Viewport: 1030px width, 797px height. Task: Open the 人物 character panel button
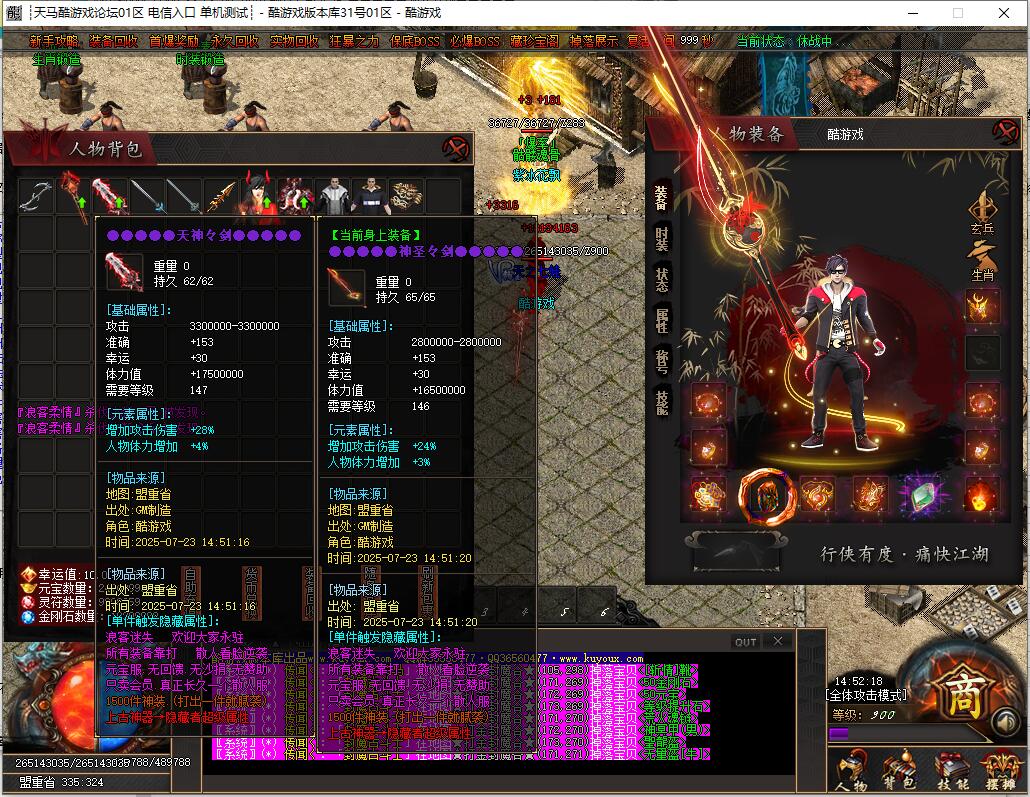coord(851,771)
